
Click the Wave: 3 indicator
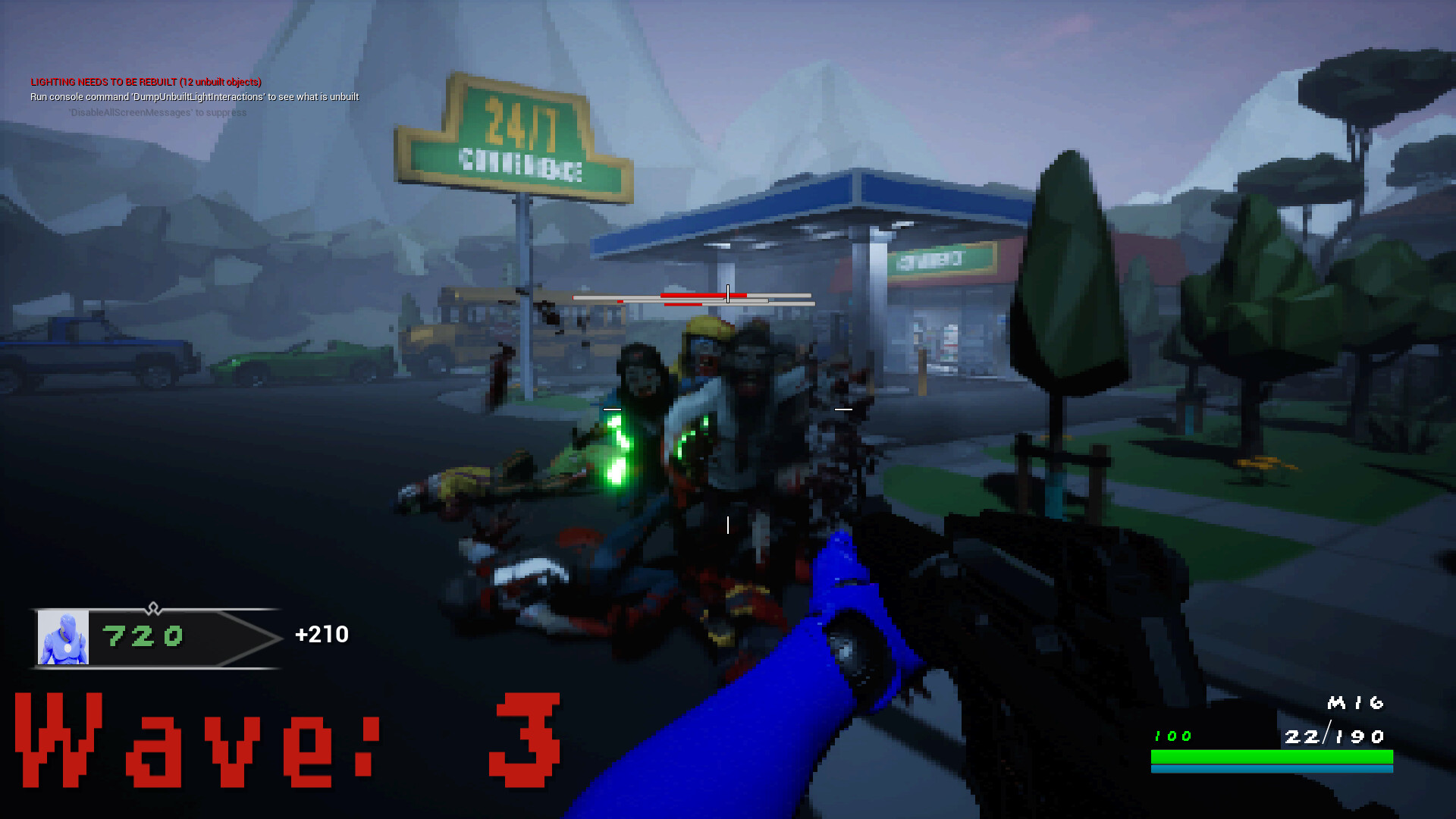pyautogui.click(x=288, y=739)
